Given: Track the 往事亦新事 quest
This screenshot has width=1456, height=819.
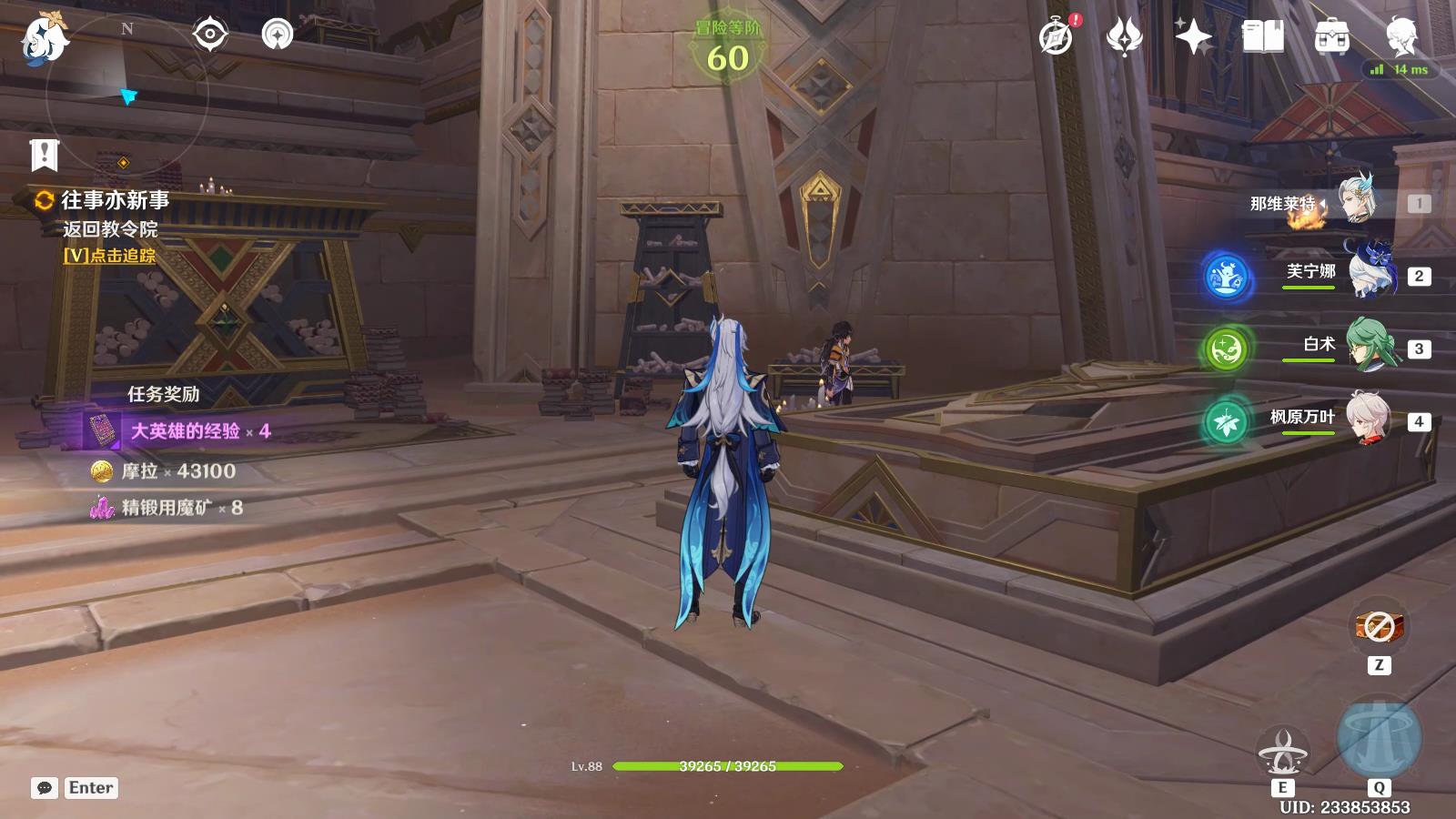Looking at the screenshot, I should coord(109,256).
